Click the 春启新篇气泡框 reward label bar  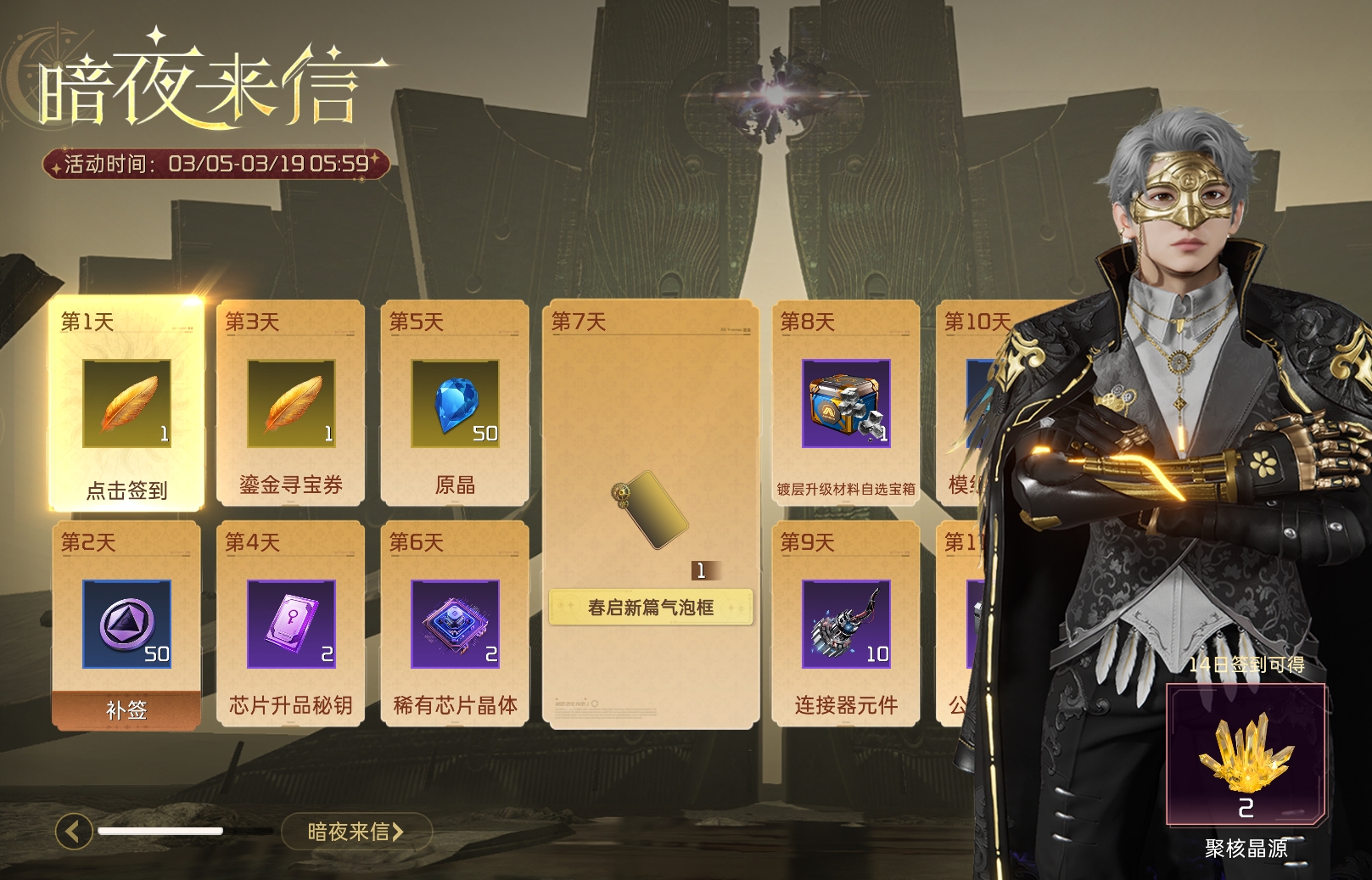pyautogui.click(x=652, y=608)
